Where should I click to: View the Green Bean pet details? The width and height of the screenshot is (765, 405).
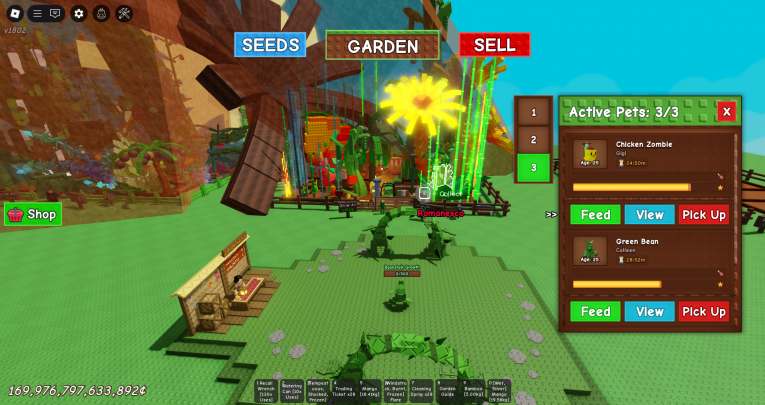[649, 312]
